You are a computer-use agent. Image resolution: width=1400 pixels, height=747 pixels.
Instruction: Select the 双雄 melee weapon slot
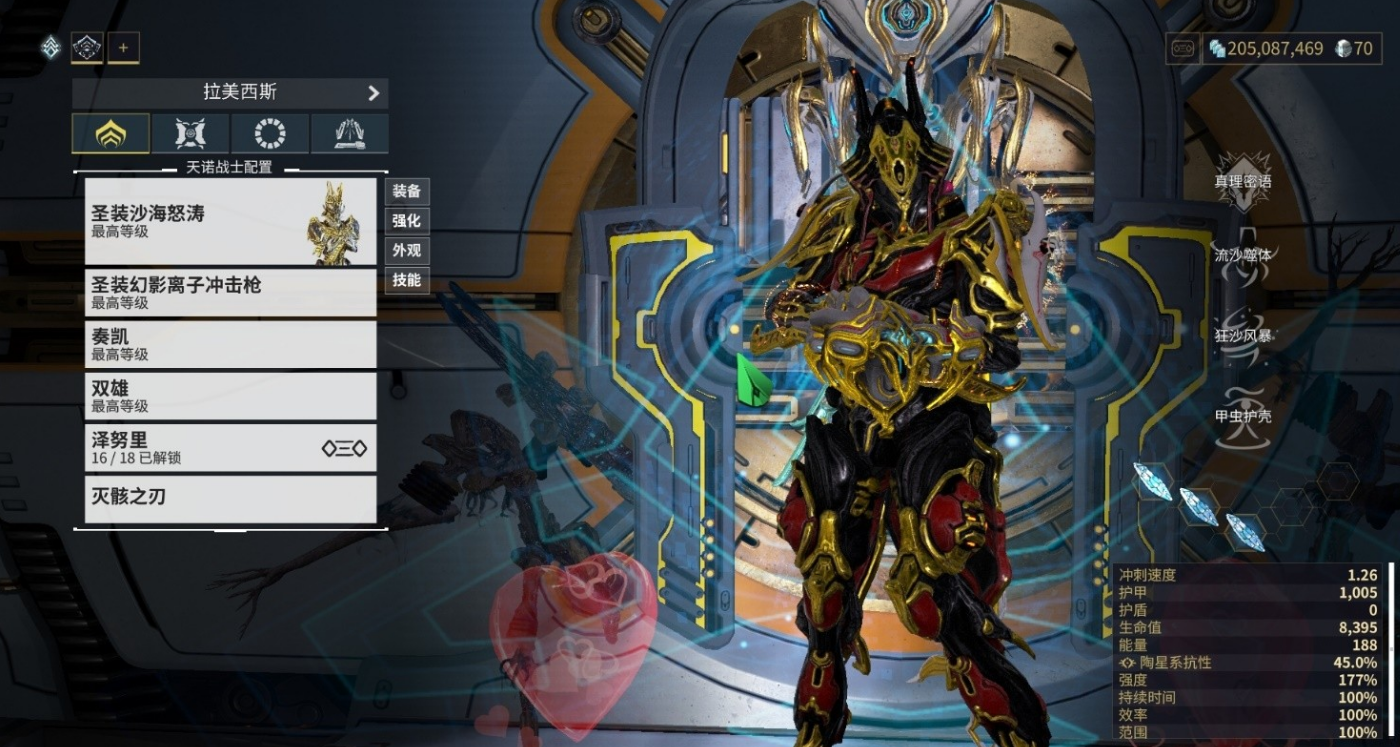[x=230, y=396]
